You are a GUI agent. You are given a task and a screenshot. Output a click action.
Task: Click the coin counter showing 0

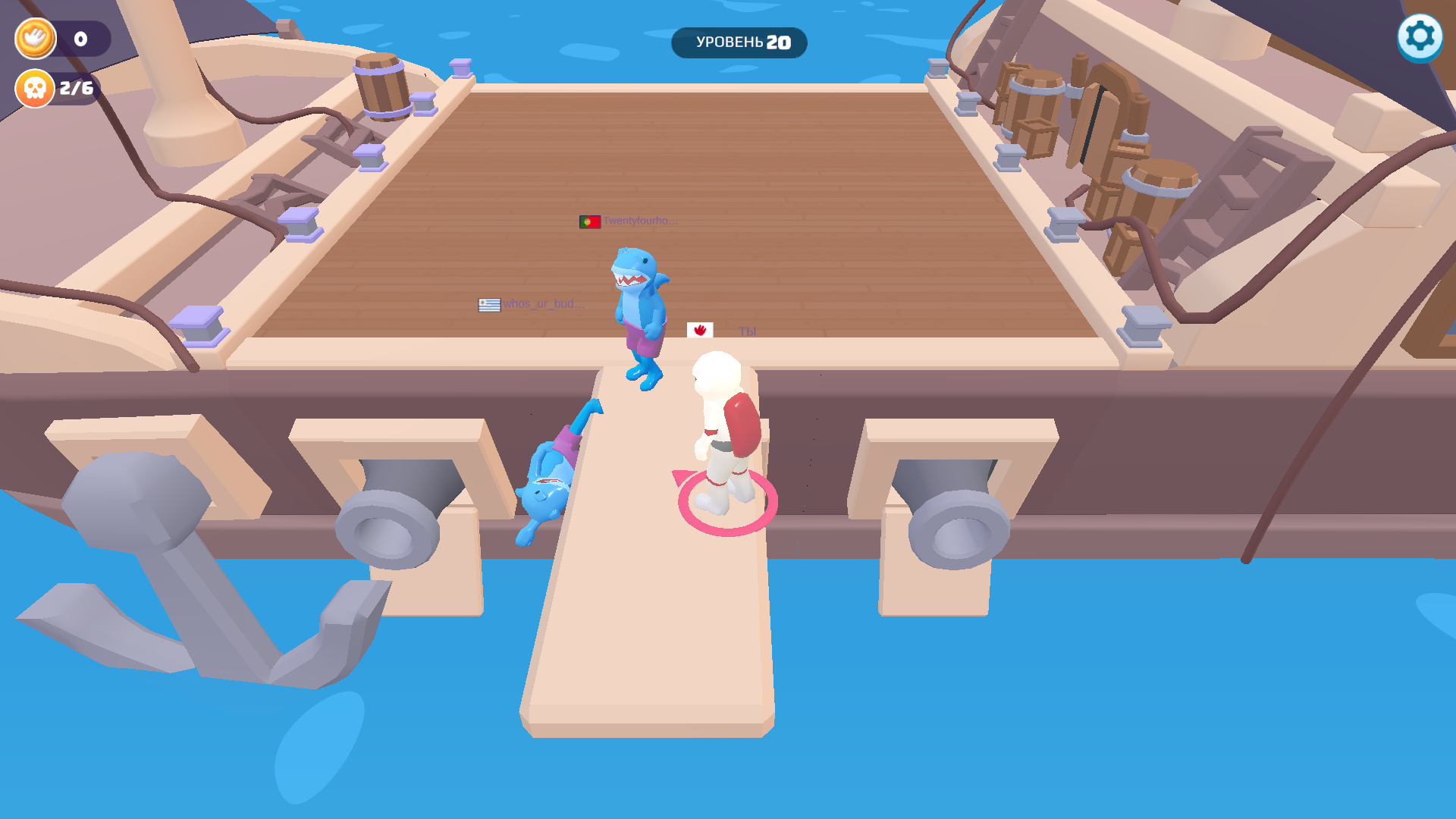(80, 38)
